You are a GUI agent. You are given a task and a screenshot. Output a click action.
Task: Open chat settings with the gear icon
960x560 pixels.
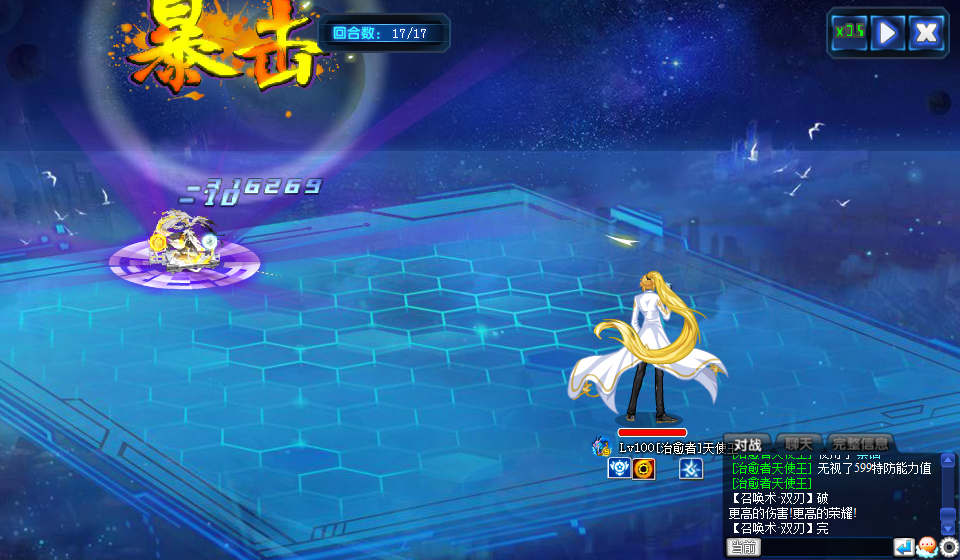(948, 547)
